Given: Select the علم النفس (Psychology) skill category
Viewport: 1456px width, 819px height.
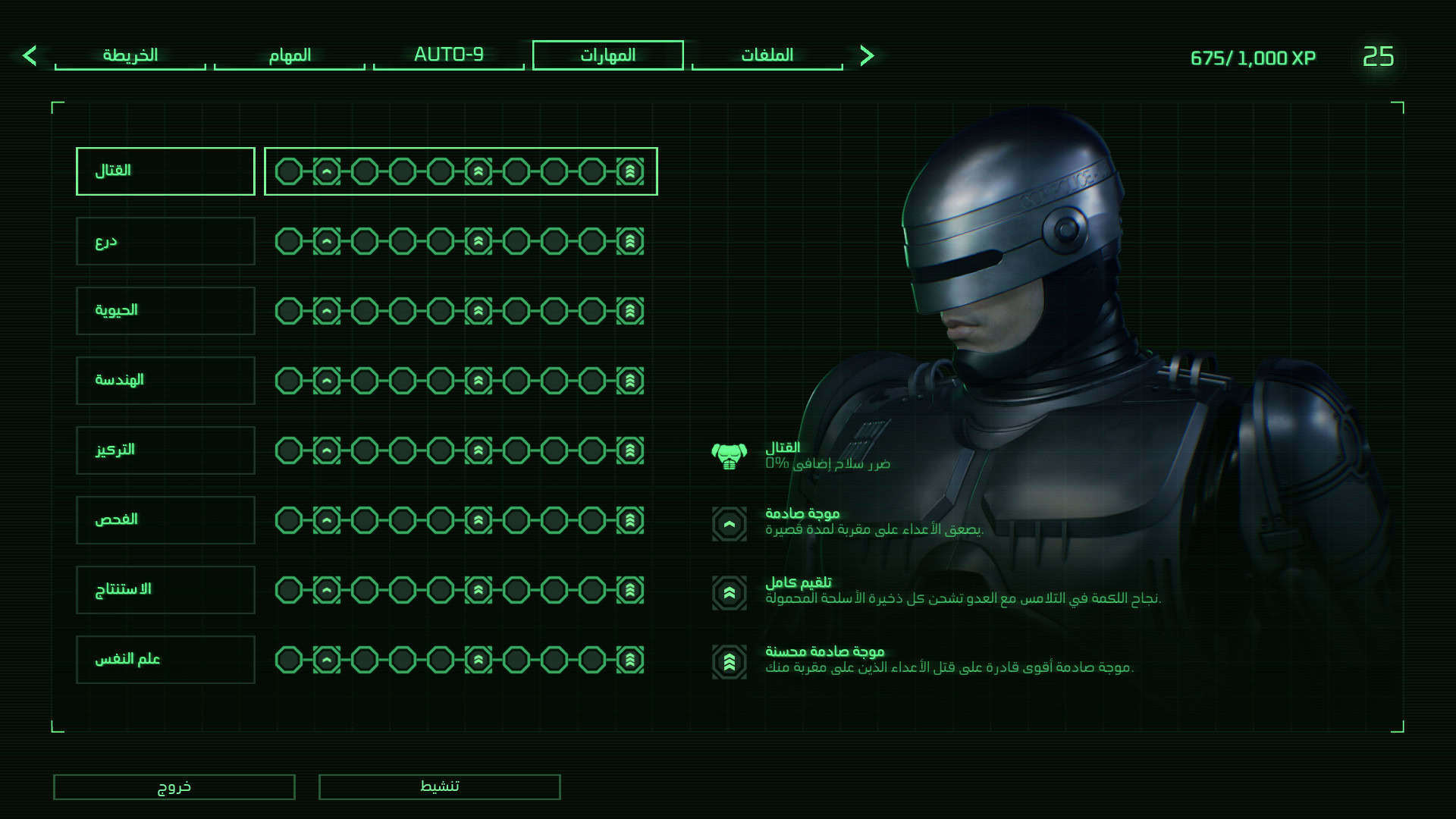Looking at the screenshot, I should tap(165, 660).
